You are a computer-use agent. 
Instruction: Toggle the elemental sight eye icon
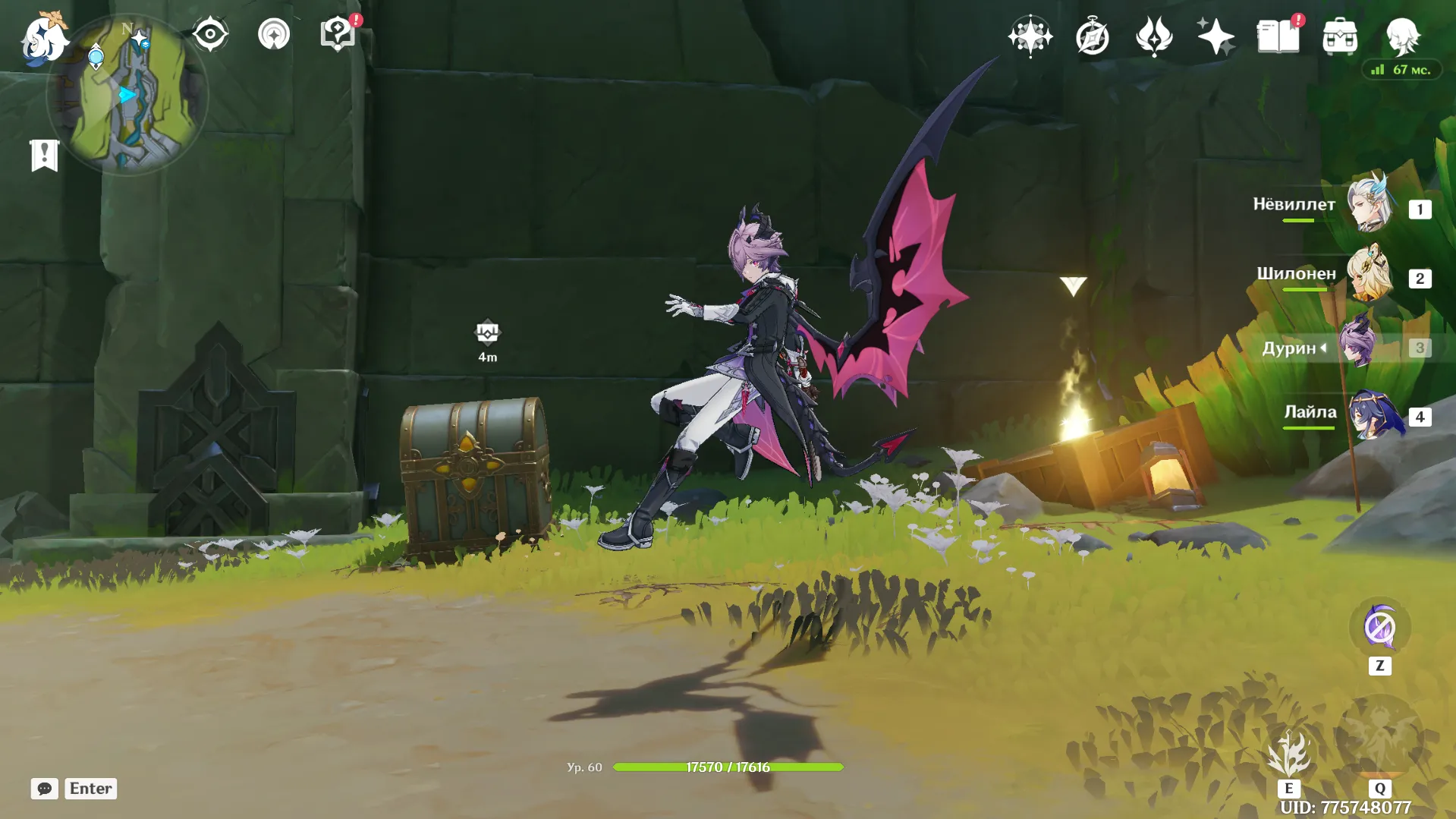point(210,35)
